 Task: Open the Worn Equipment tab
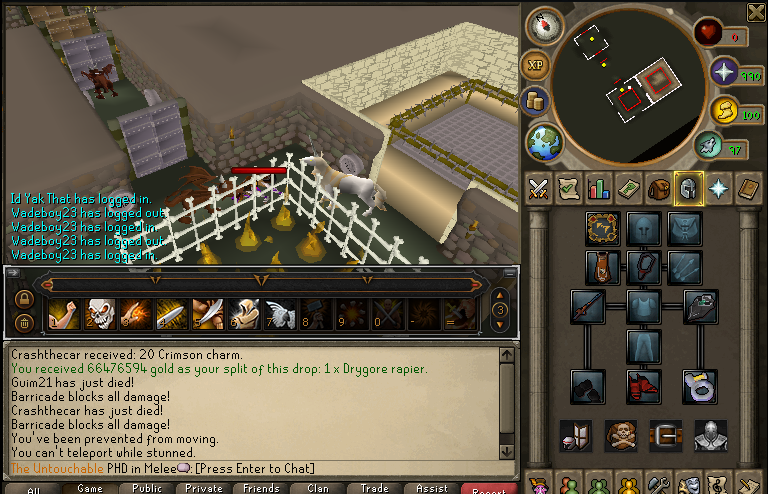click(689, 188)
